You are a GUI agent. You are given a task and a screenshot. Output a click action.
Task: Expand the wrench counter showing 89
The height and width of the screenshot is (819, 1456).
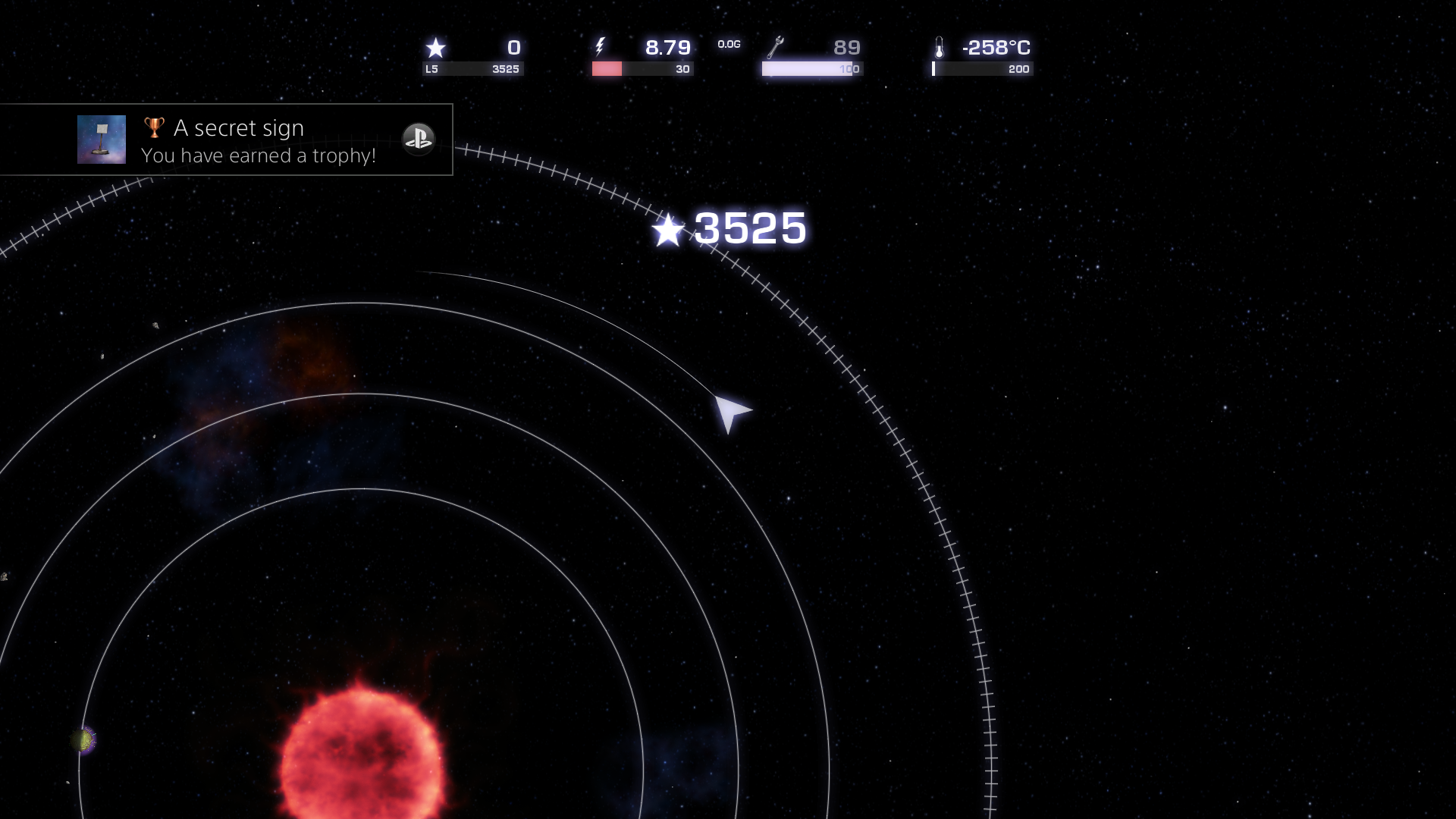(x=847, y=48)
